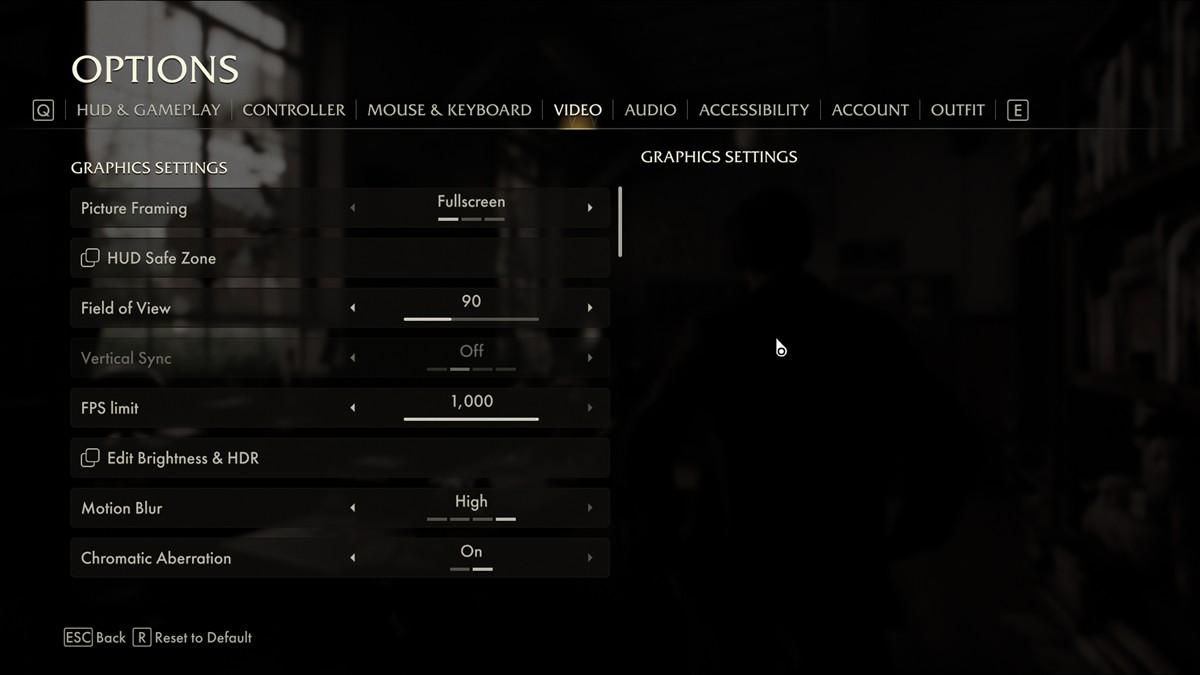Show the Outfit tab
This screenshot has height=675, width=1200.
pyautogui.click(x=957, y=110)
